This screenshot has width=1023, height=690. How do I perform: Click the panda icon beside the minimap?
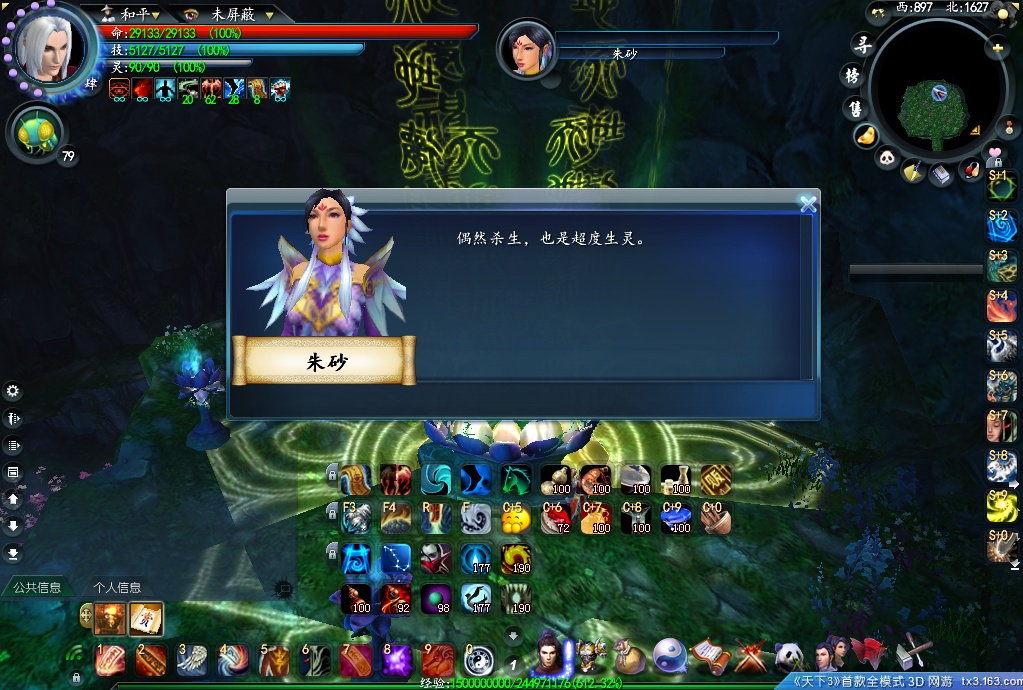pos(888,157)
